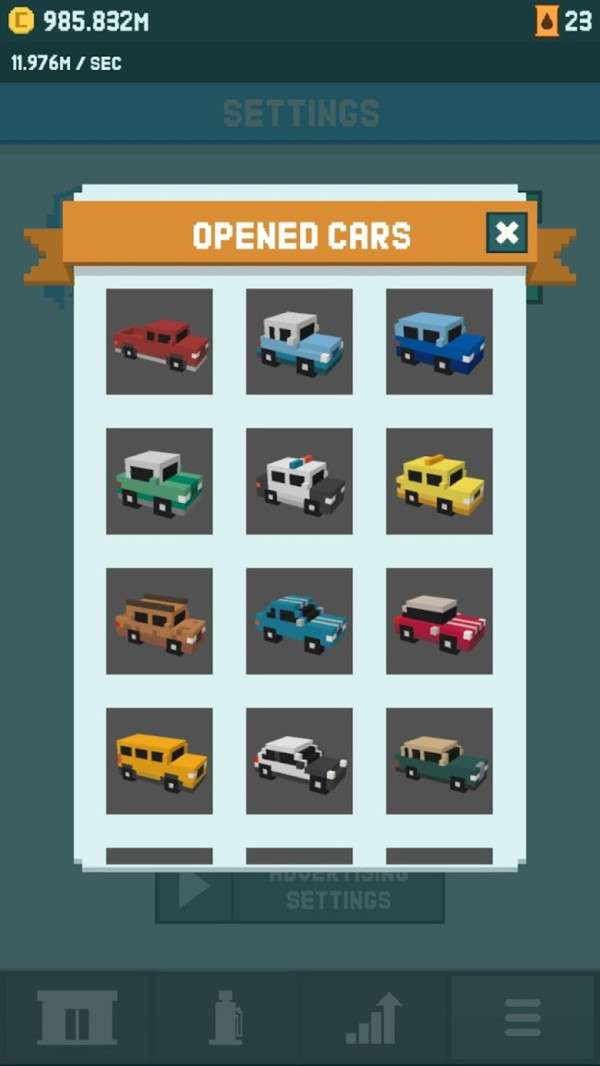Choose the police car tile

pos(299,481)
